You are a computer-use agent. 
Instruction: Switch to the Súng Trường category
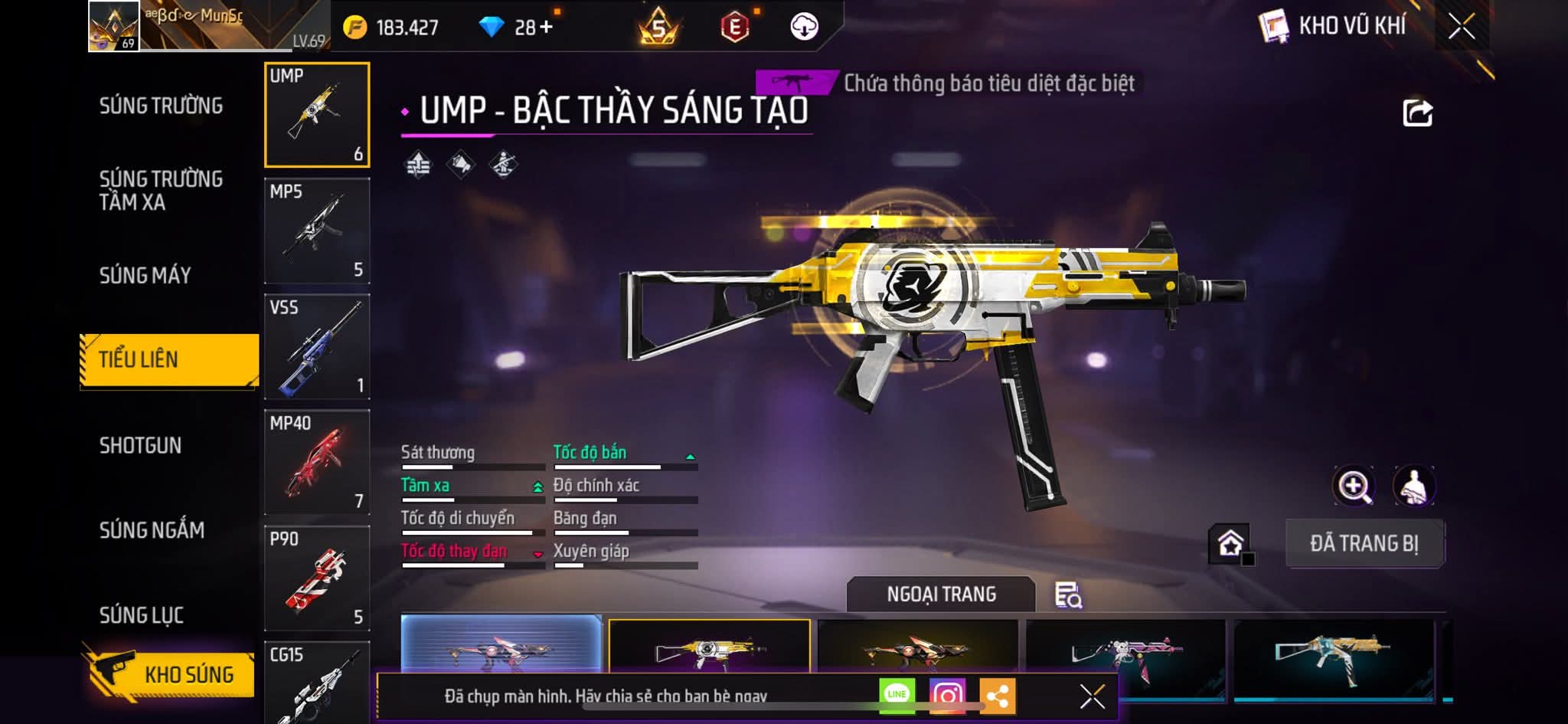click(x=161, y=106)
